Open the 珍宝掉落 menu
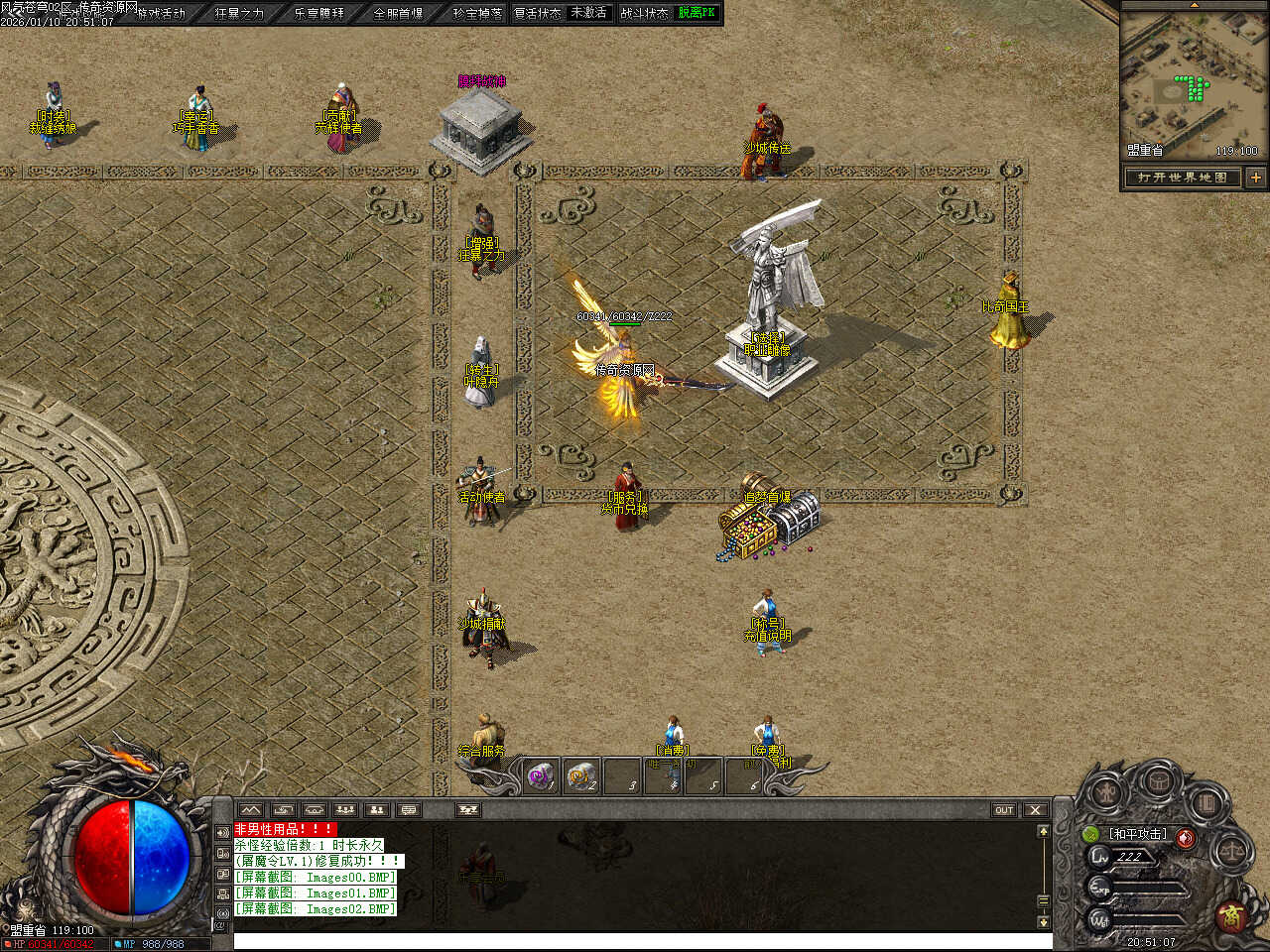Screen dimensions: 1270x952 click(x=477, y=13)
